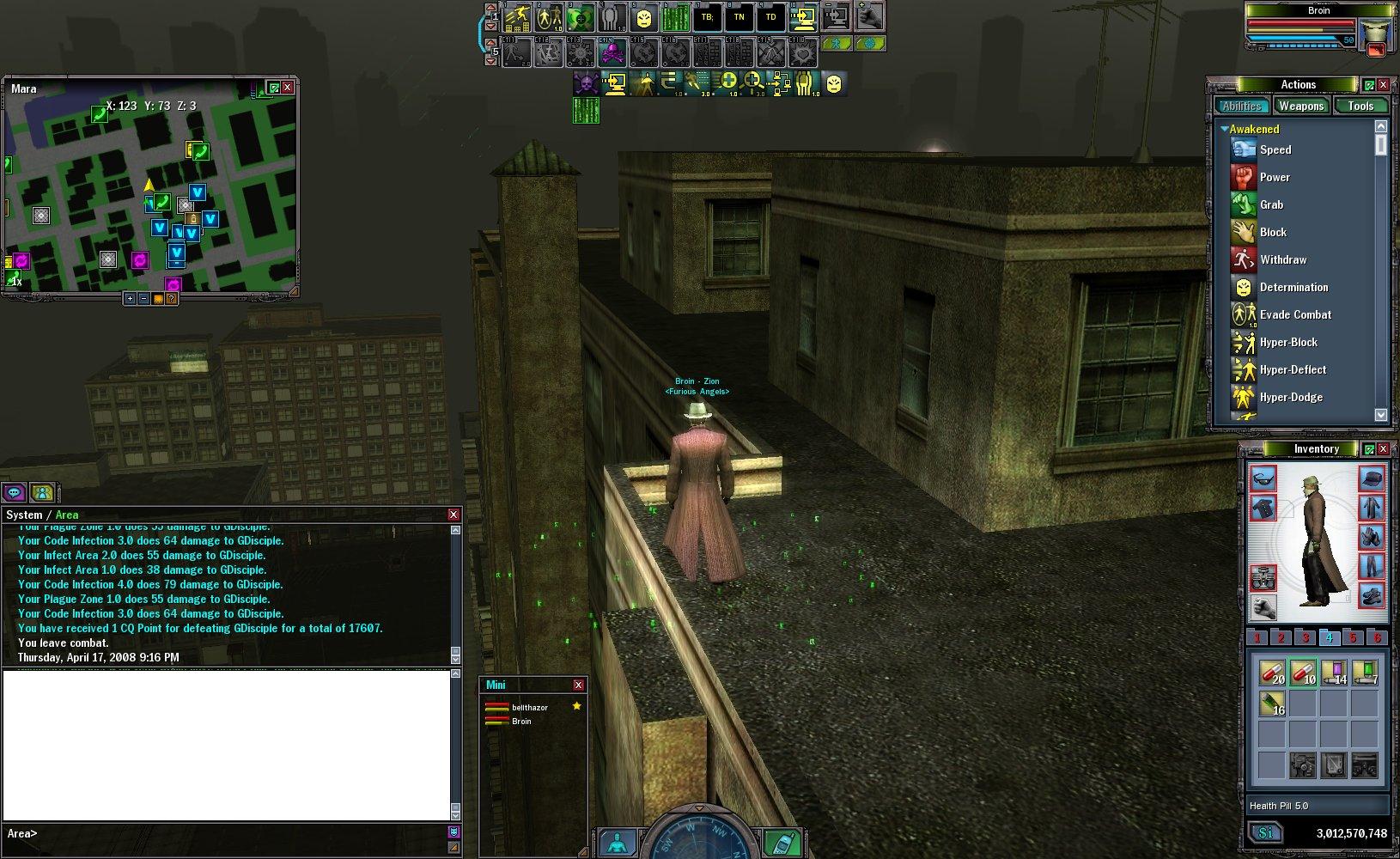
Task: Close the Mini team window
Action: (578, 685)
